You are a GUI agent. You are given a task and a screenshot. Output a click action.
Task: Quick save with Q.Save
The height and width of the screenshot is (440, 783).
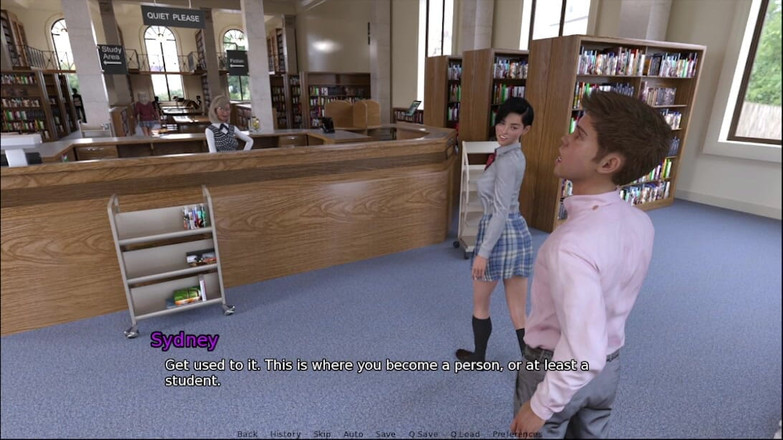[x=423, y=434]
